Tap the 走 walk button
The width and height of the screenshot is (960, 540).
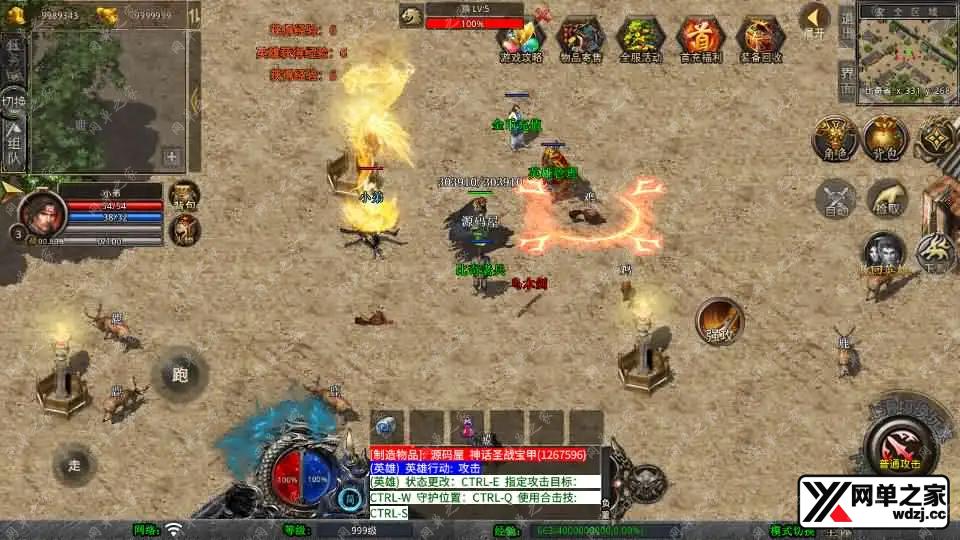click(75, 464)
